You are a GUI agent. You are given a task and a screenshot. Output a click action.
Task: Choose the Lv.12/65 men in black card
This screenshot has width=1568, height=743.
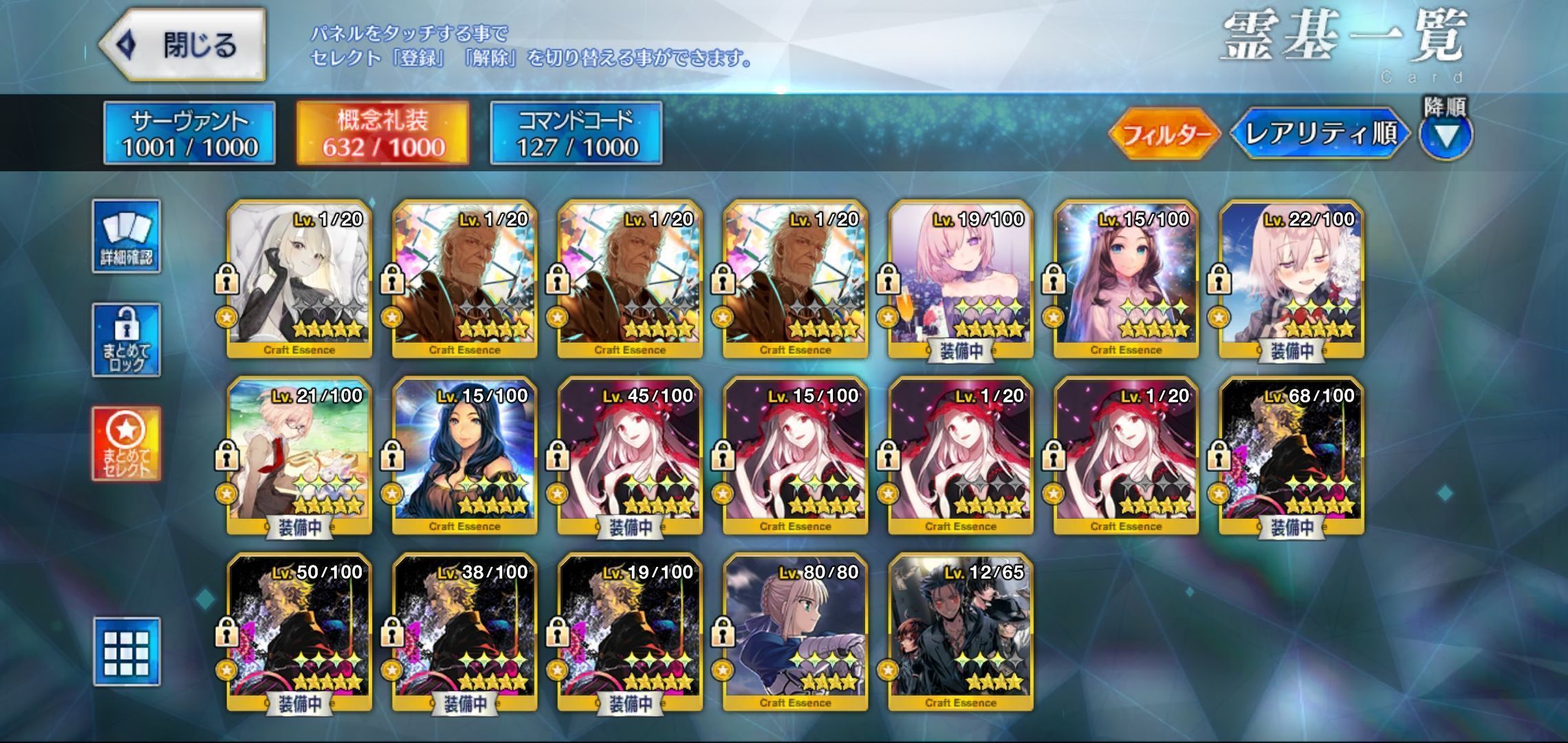click(961, 632)
